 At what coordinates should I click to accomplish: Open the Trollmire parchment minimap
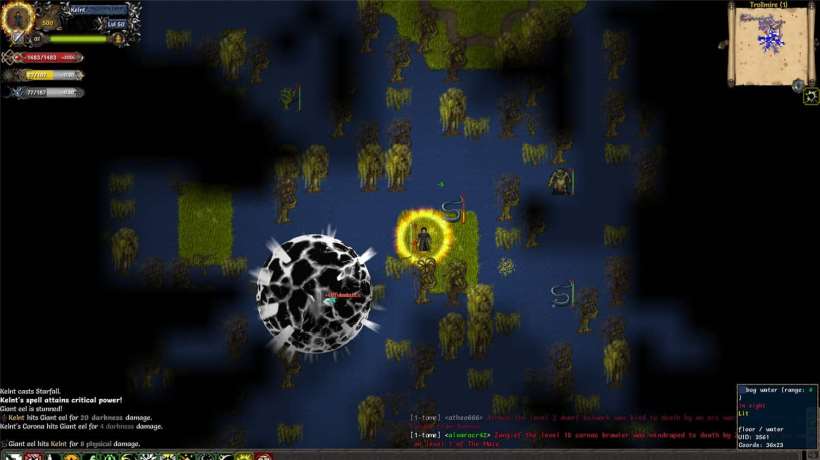[765, 44]
